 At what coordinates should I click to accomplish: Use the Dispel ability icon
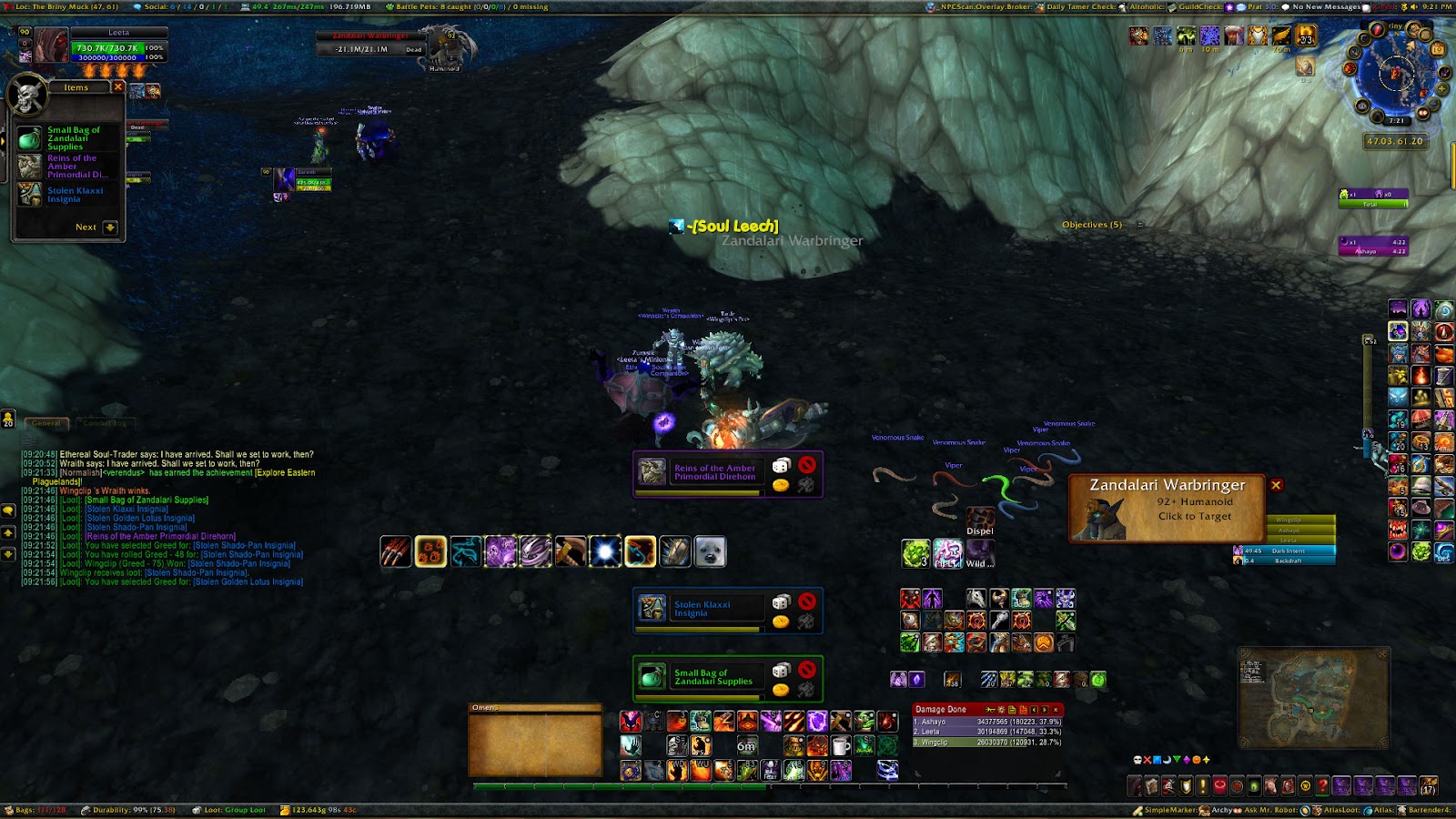980,519
